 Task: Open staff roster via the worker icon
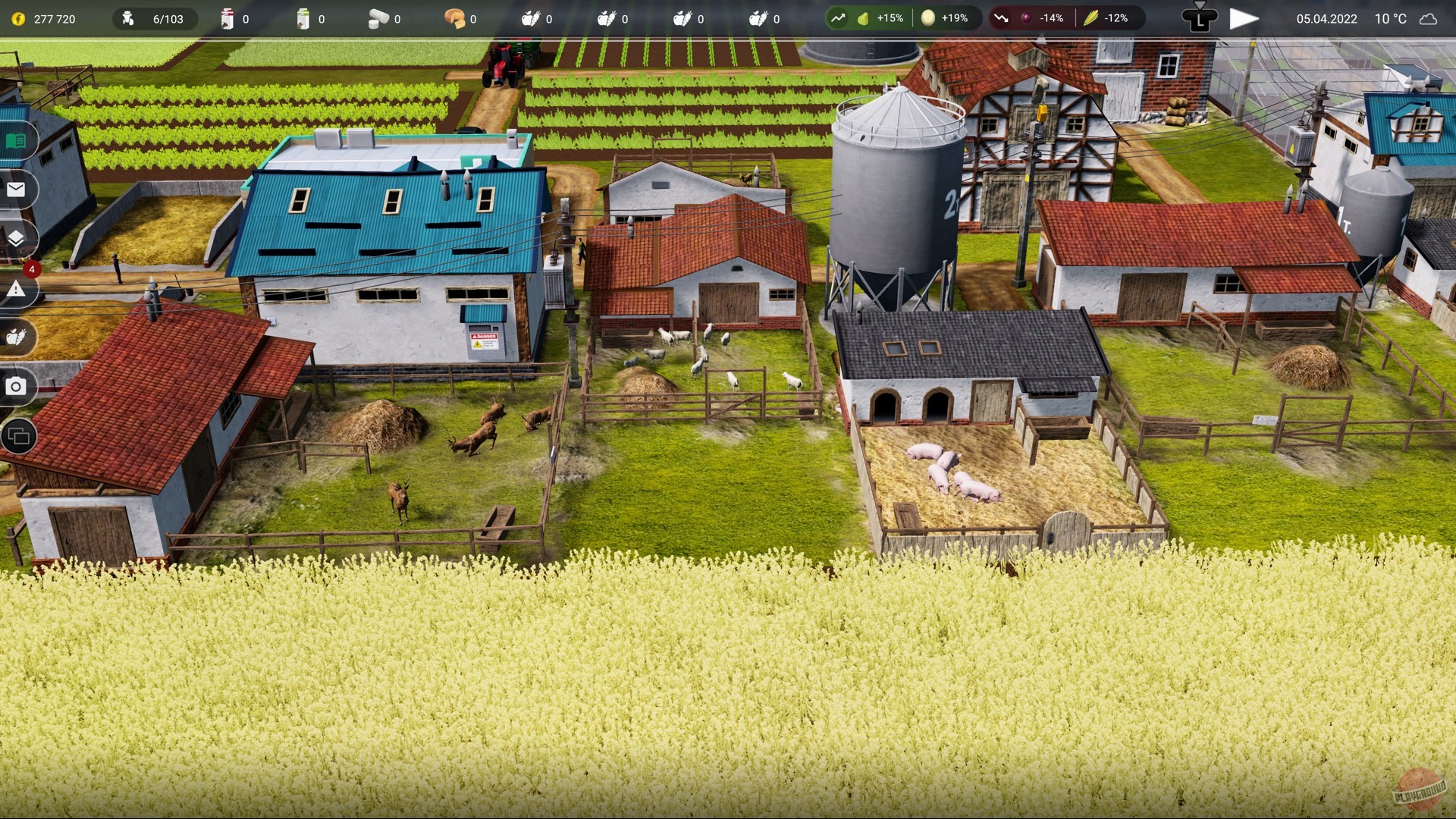click(127, 17)
